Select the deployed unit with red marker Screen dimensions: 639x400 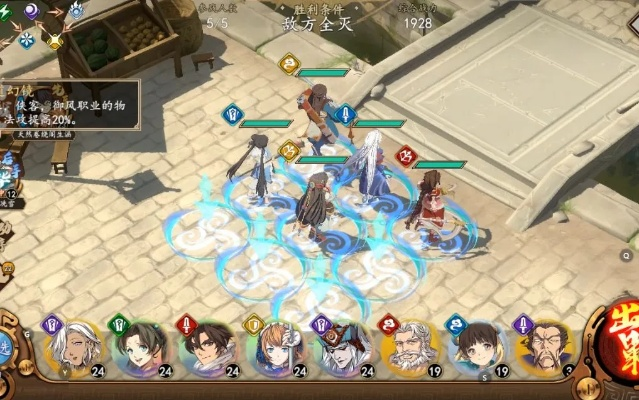[x=430, y=200]
